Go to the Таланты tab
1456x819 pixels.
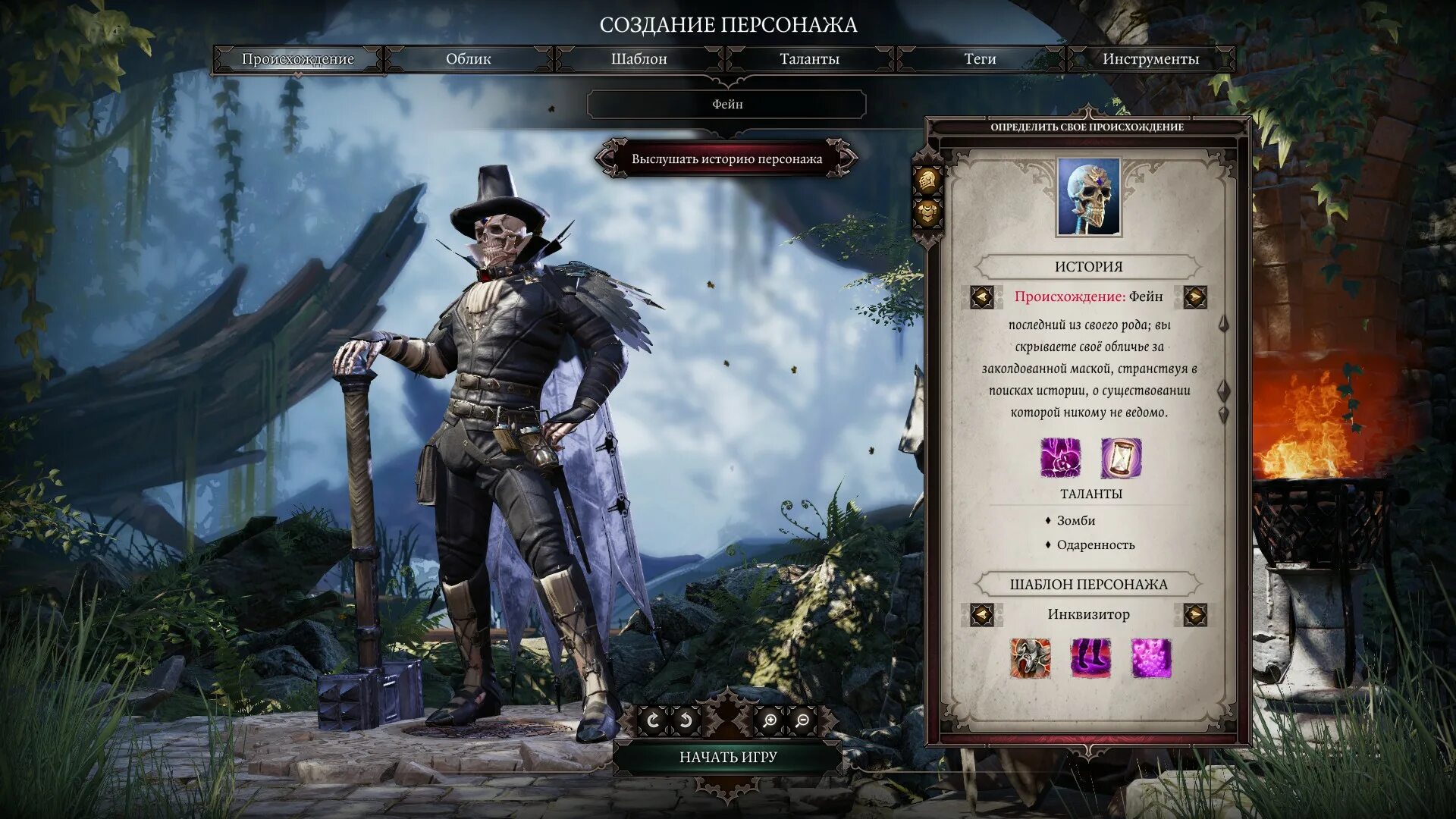point(809,59)
